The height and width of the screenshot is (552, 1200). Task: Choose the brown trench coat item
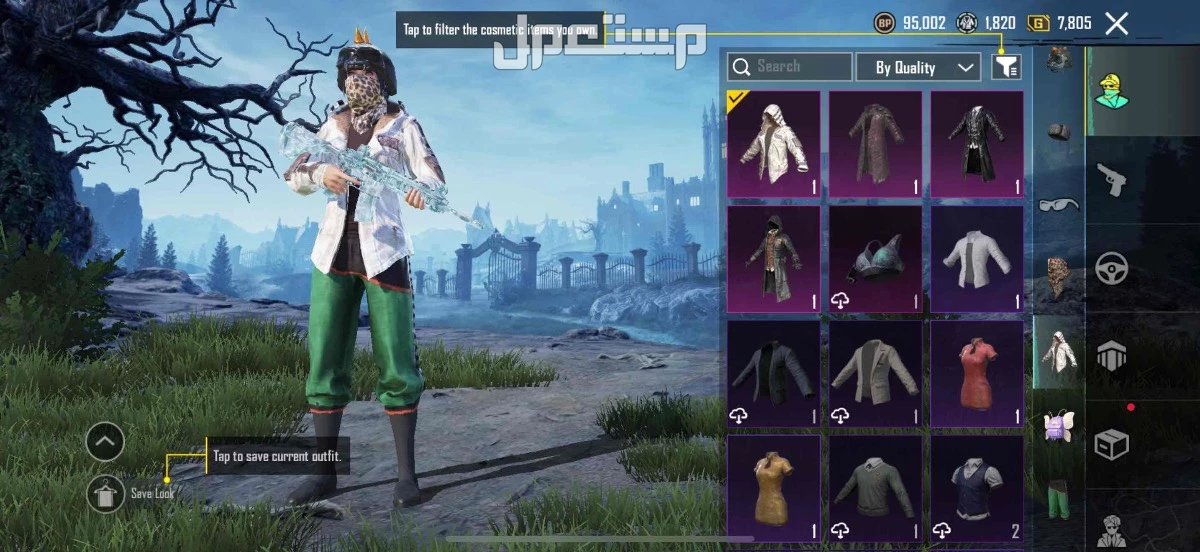point(875,143)
